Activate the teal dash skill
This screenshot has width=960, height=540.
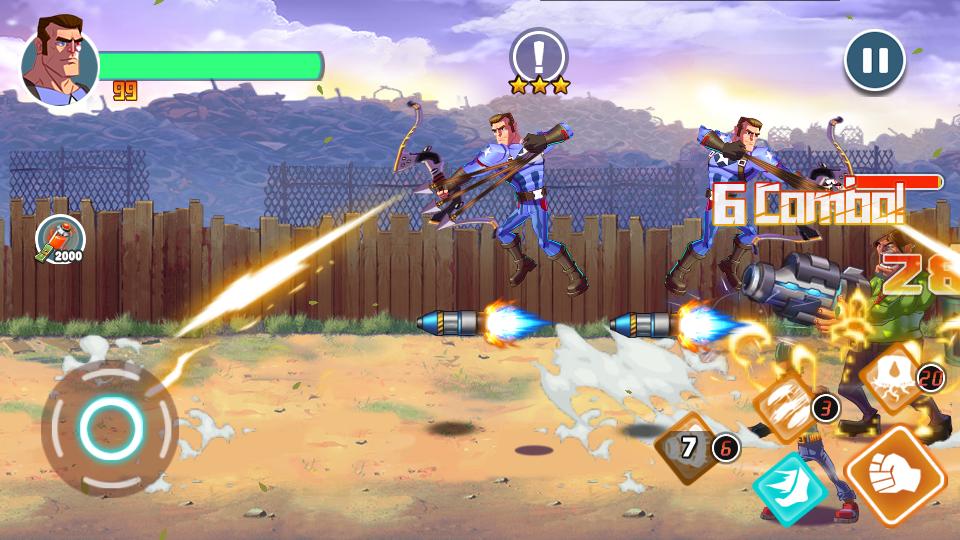click(x=790, y=488)
